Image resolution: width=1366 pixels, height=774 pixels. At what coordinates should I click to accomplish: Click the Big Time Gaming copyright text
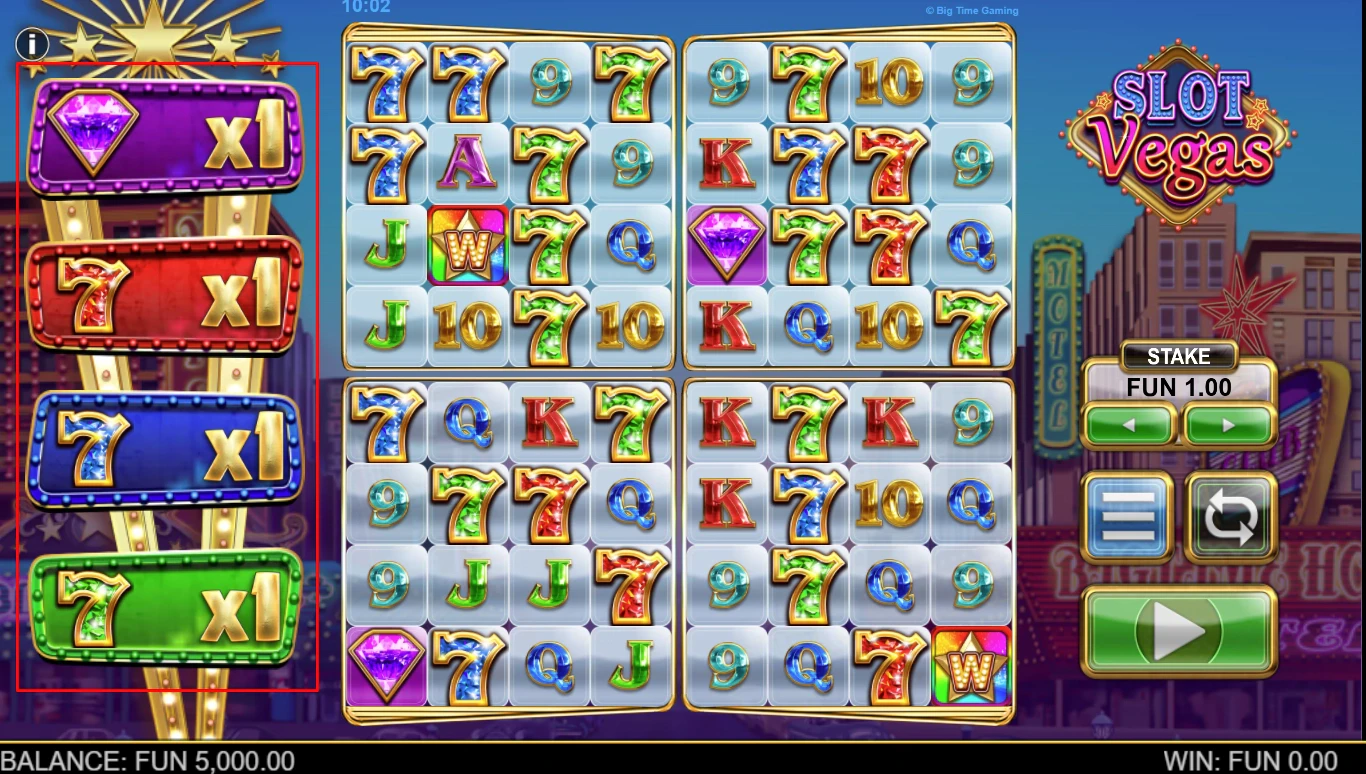click(970, 10)
